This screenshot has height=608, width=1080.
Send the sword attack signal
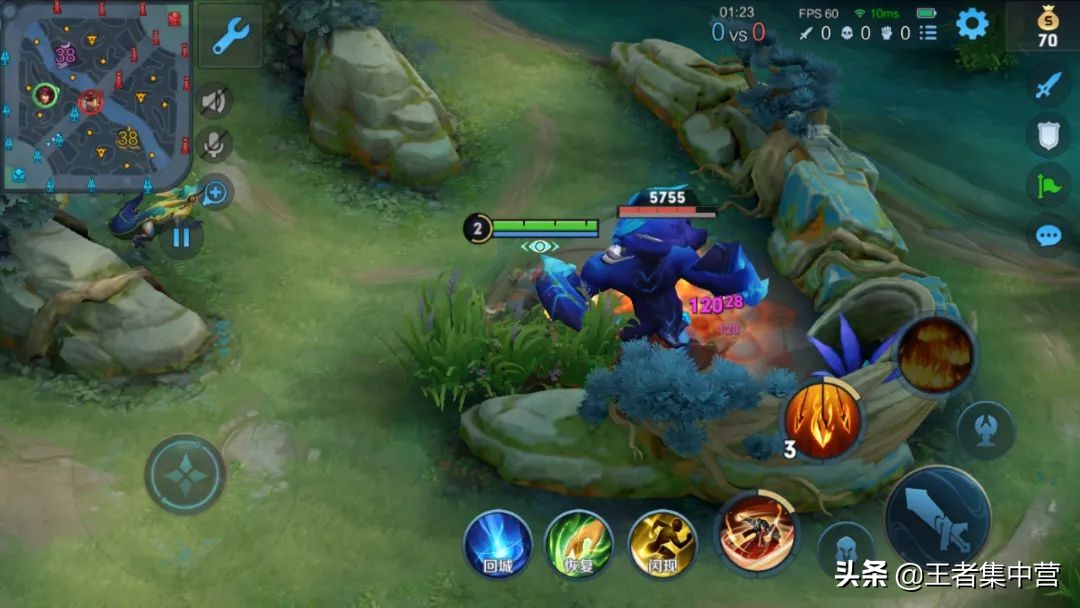(1047, 86)
